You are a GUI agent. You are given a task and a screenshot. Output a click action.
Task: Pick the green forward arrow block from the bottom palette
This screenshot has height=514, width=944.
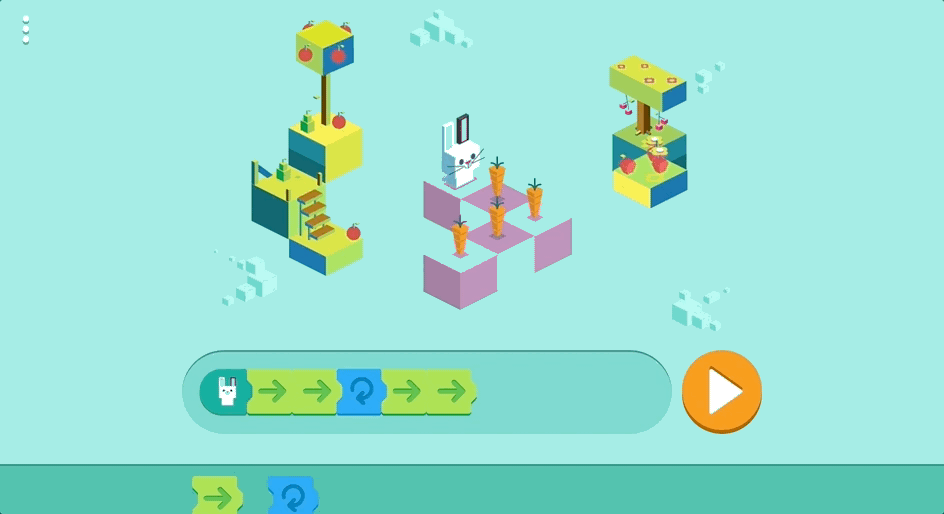coord(217,496)
